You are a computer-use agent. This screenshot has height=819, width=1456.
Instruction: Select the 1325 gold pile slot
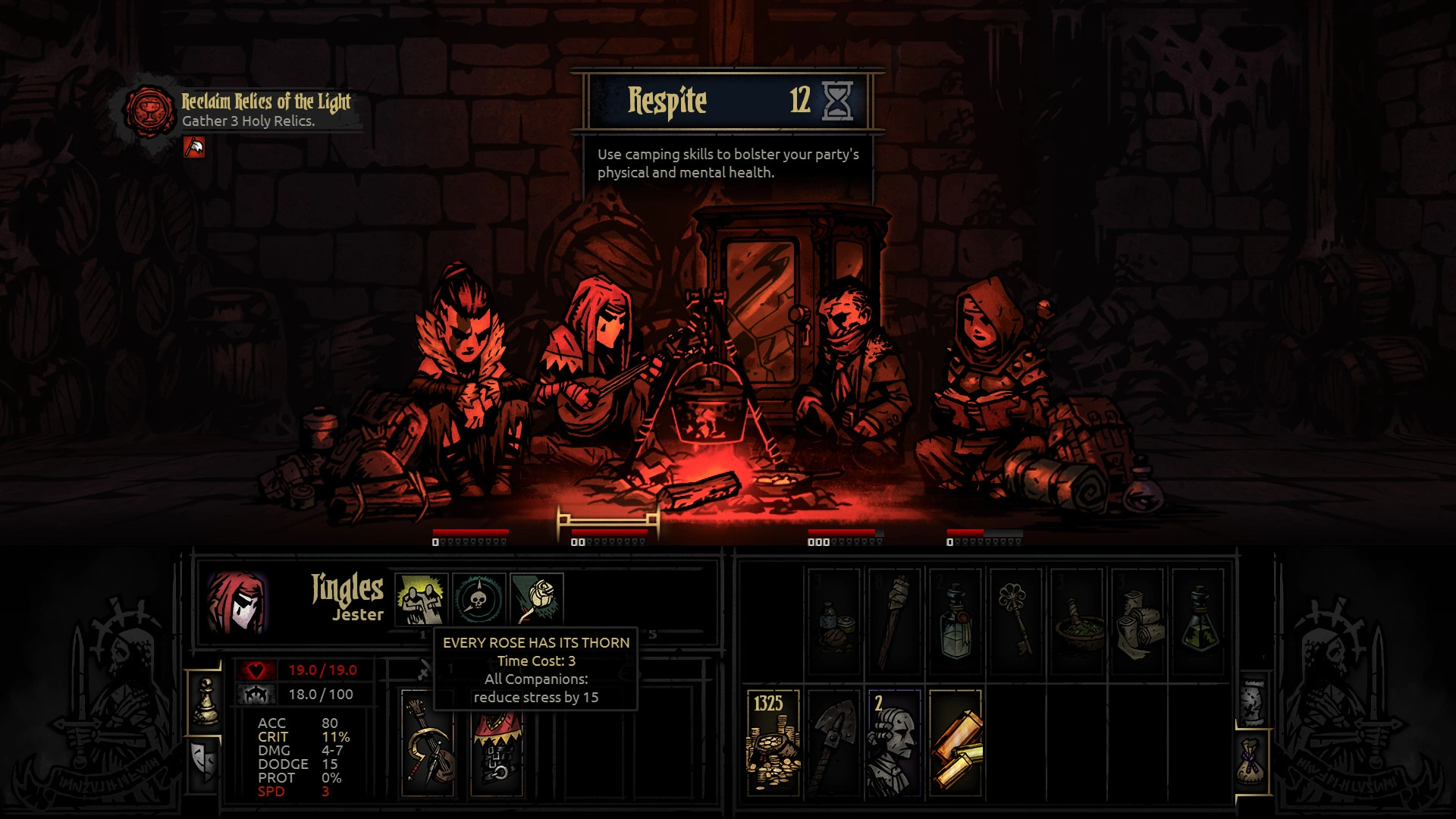pyautogui.click(x=773, y=742)
